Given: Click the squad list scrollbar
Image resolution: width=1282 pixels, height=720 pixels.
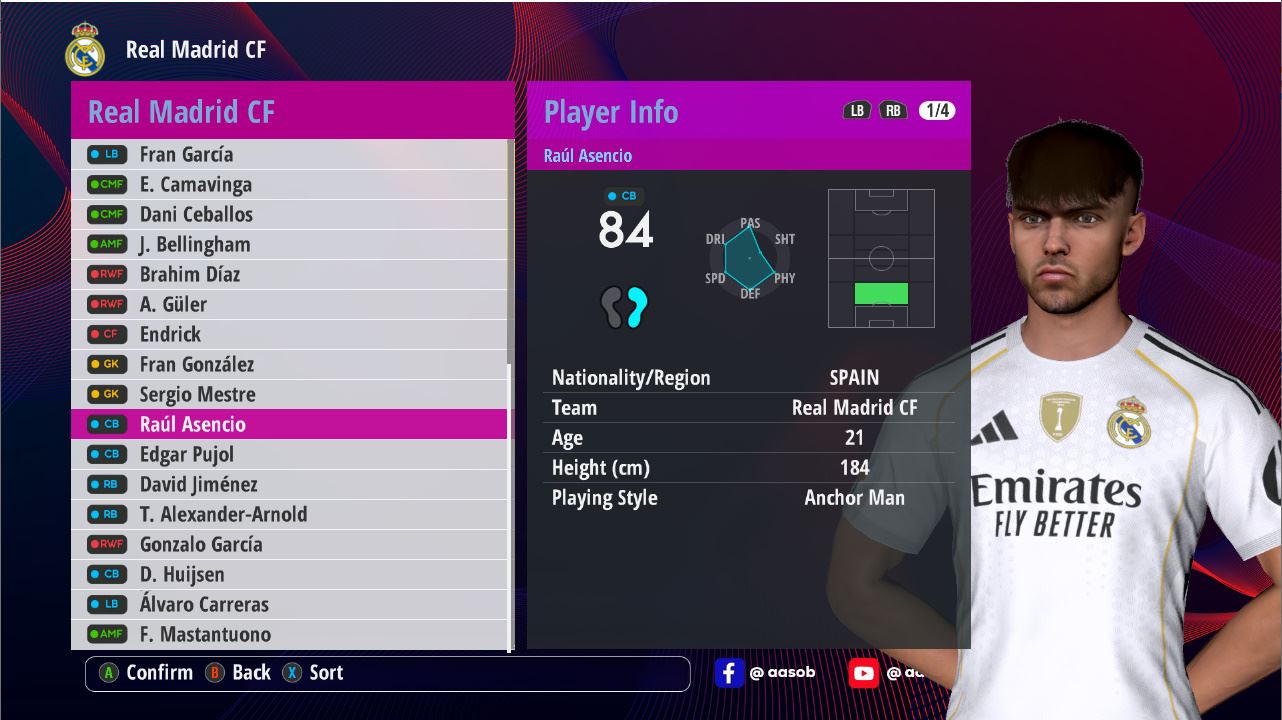Looking at the screenshot, I should (510, 250).
